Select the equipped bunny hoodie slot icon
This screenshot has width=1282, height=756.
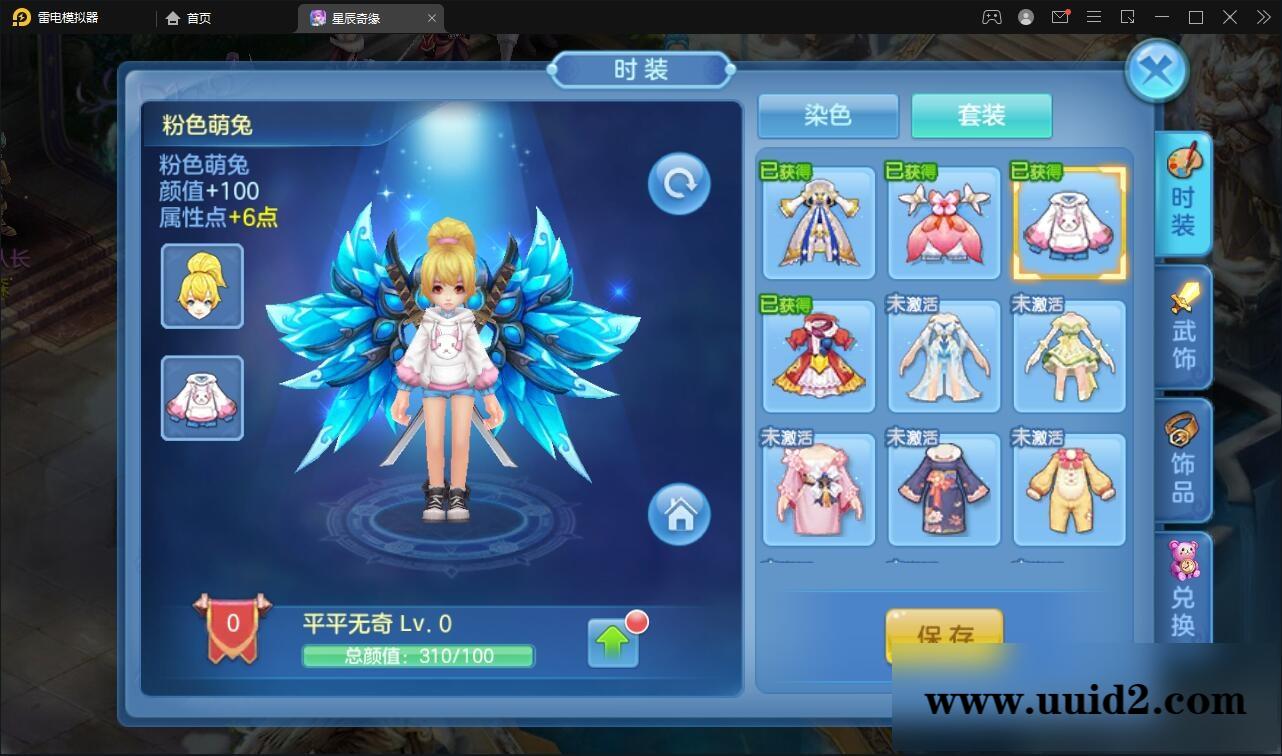click(x=202, y=397)
